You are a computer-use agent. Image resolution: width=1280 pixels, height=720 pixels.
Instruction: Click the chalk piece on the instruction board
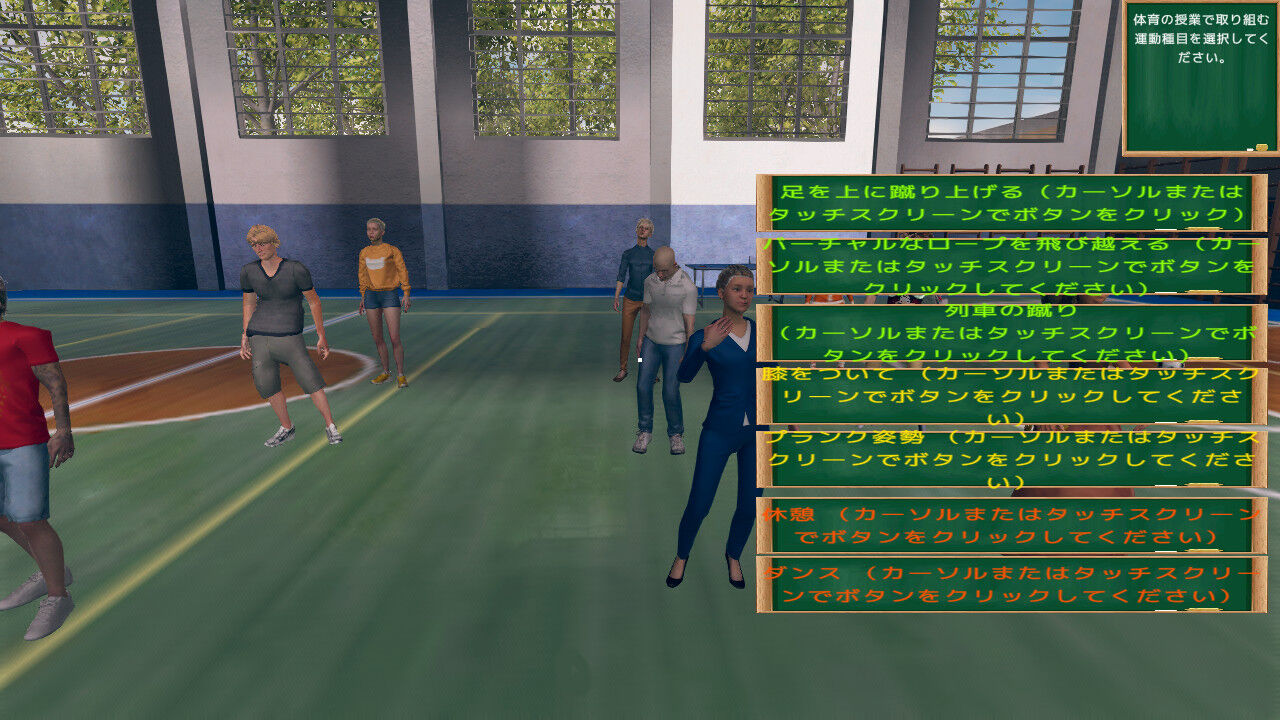click(1248, 148)
